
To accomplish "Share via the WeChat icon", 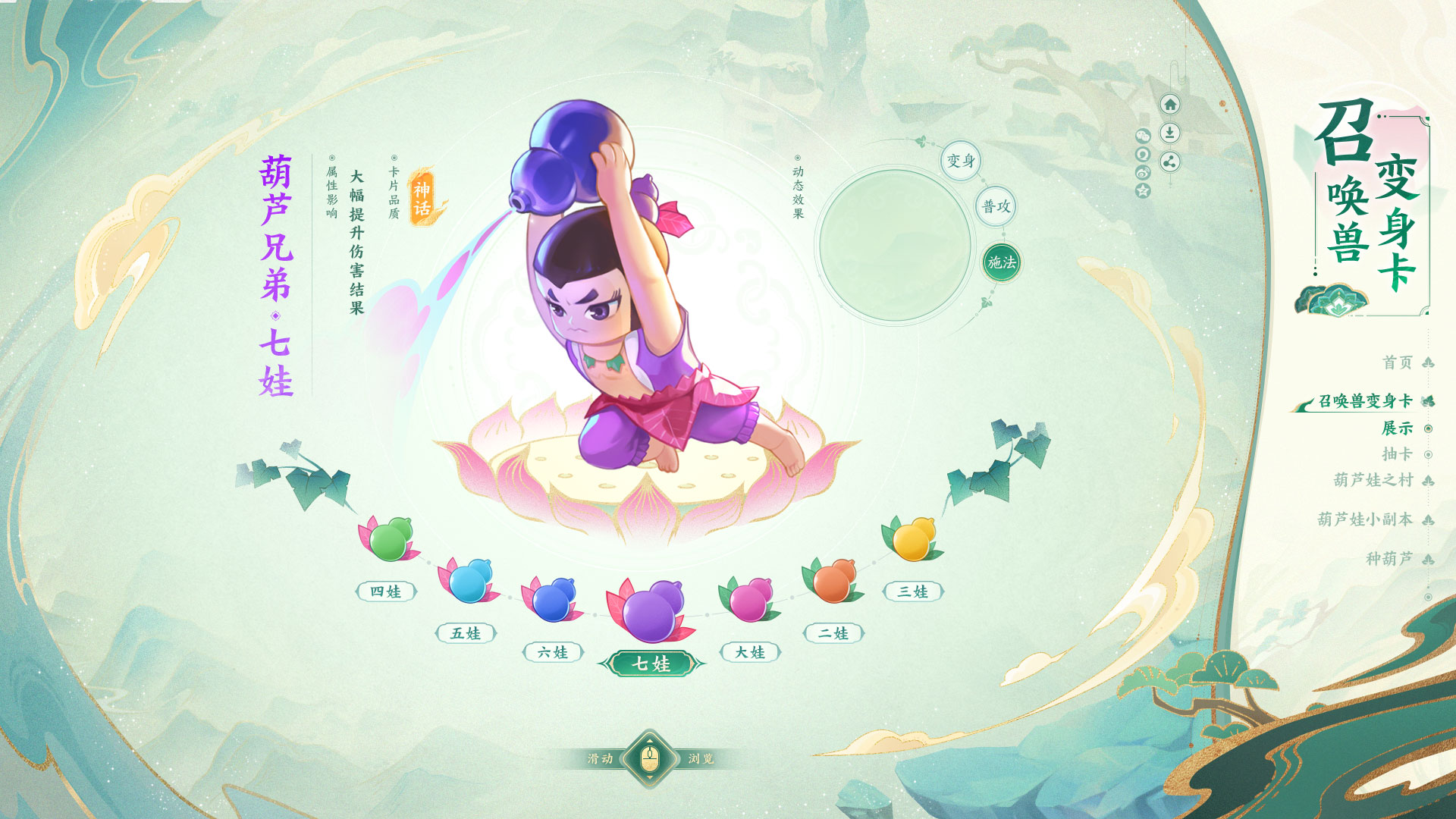I will [x=1143, y=136].
